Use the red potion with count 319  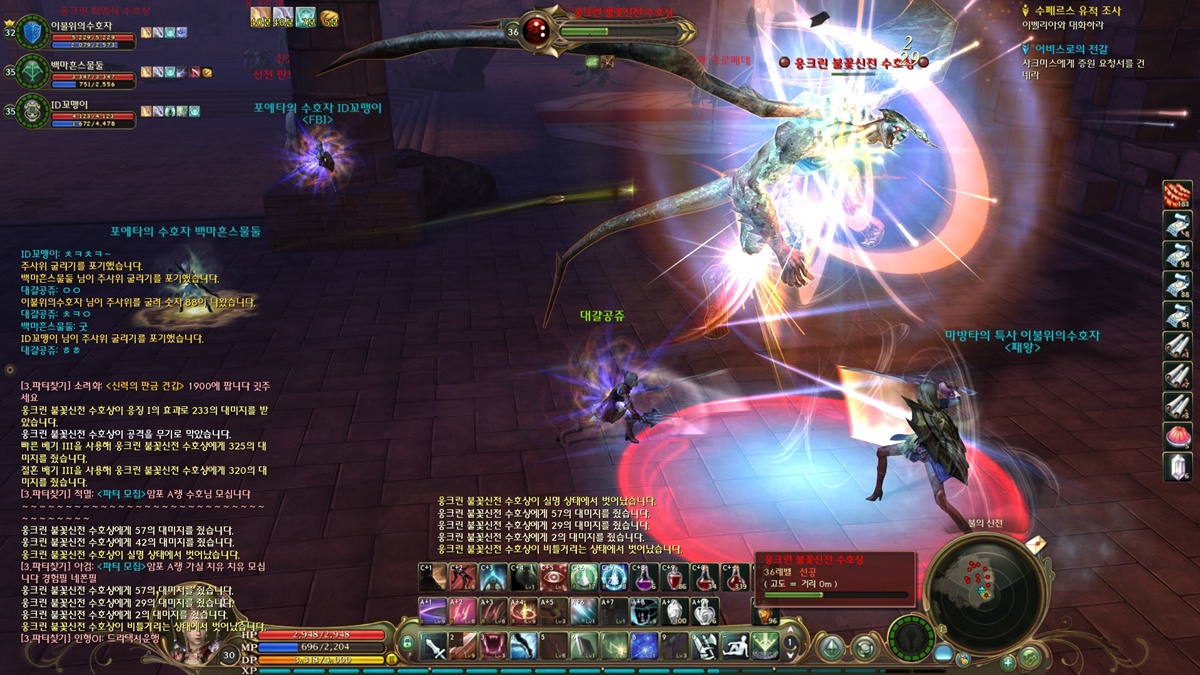coord(736,578)
